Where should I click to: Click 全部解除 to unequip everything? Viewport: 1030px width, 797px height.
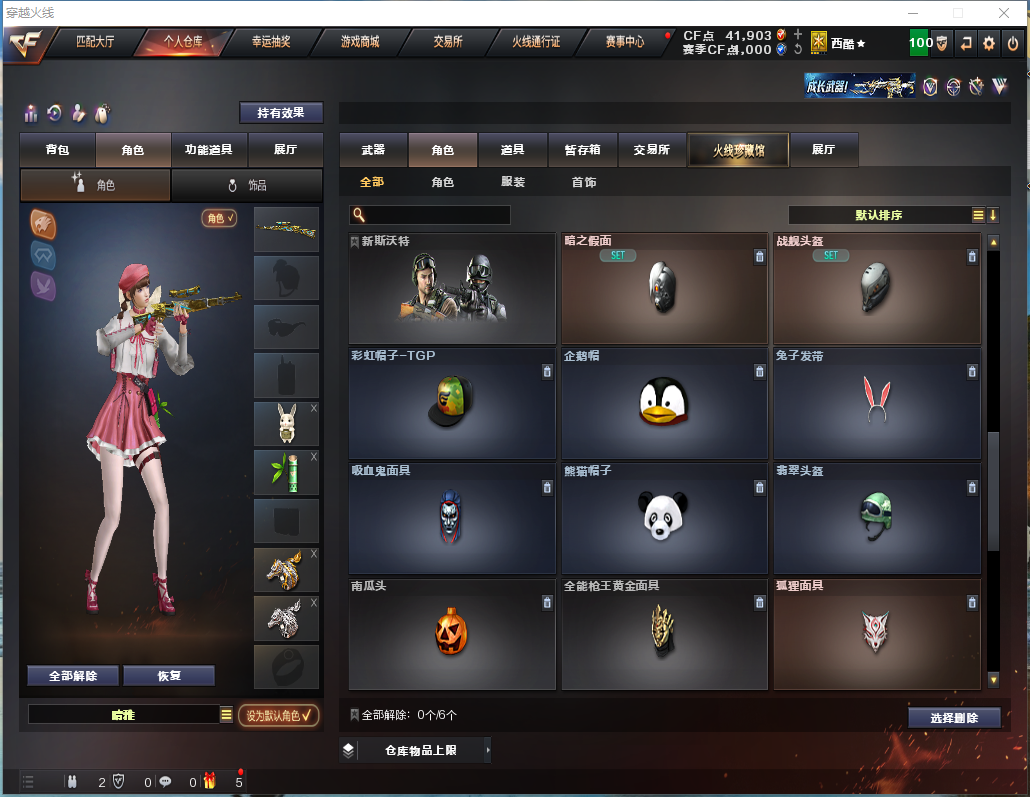pos(73,676)
